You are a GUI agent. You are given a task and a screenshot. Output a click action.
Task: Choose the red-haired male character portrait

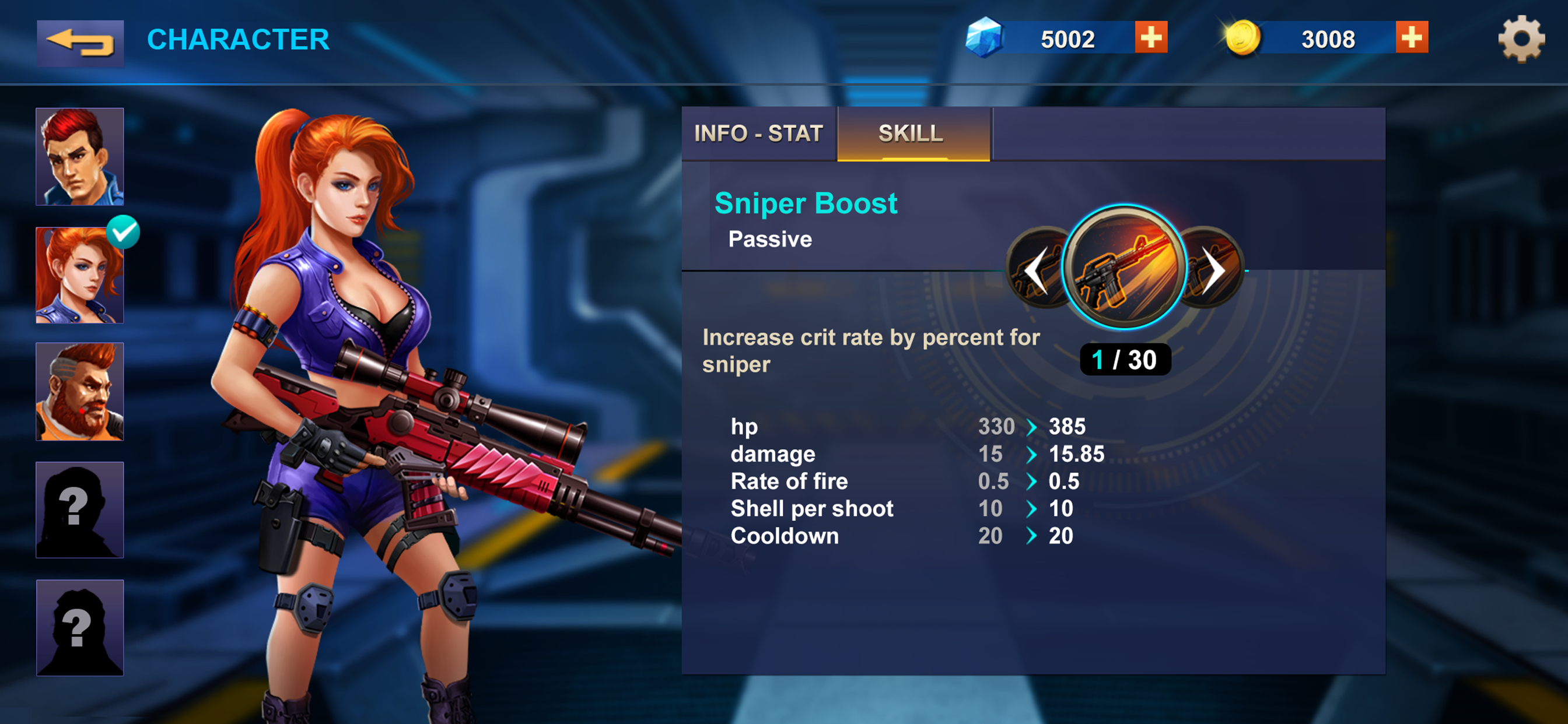tap(80, 156)
